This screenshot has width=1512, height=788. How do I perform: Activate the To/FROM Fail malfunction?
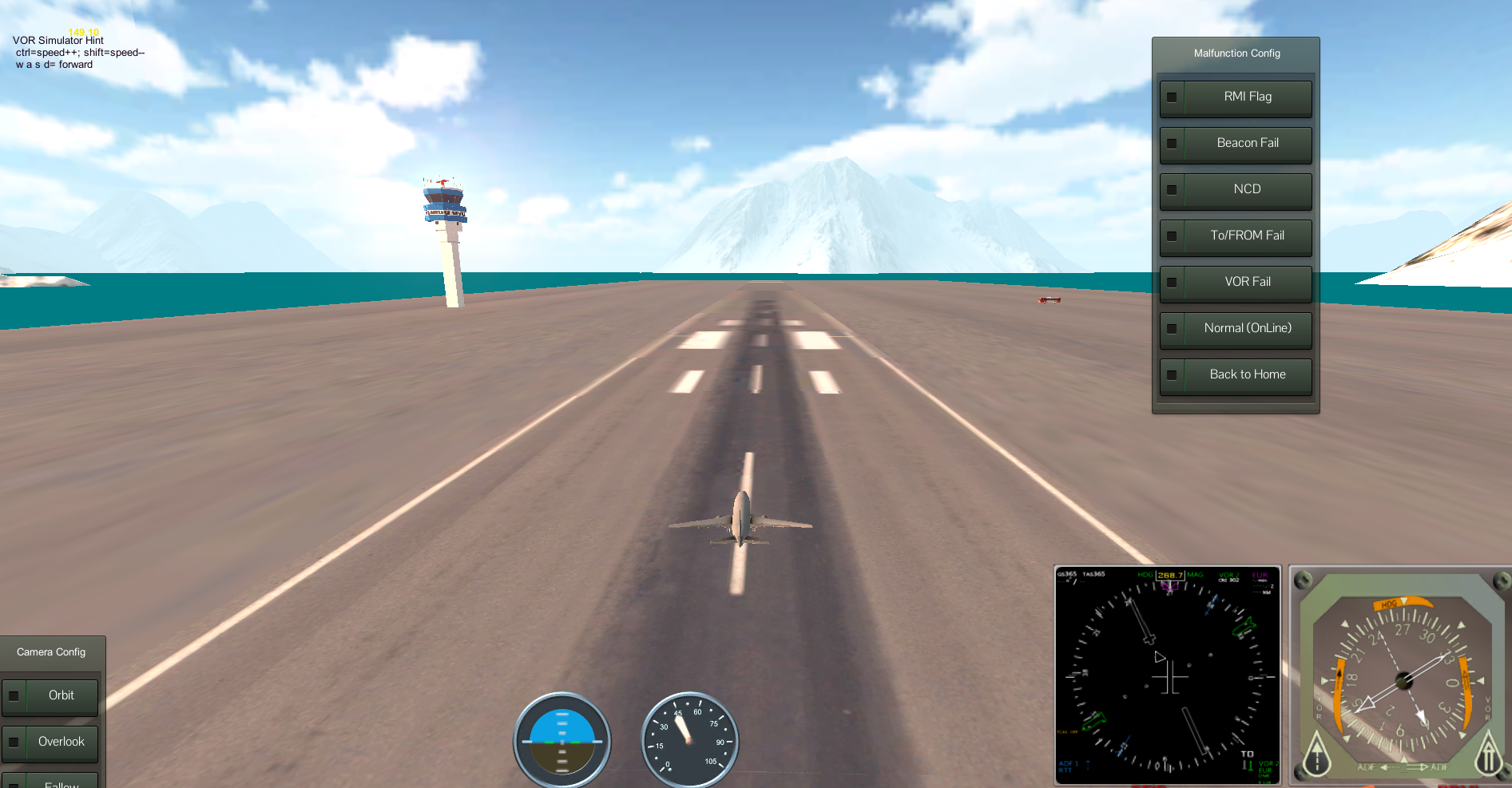(x=1235, y=236)
